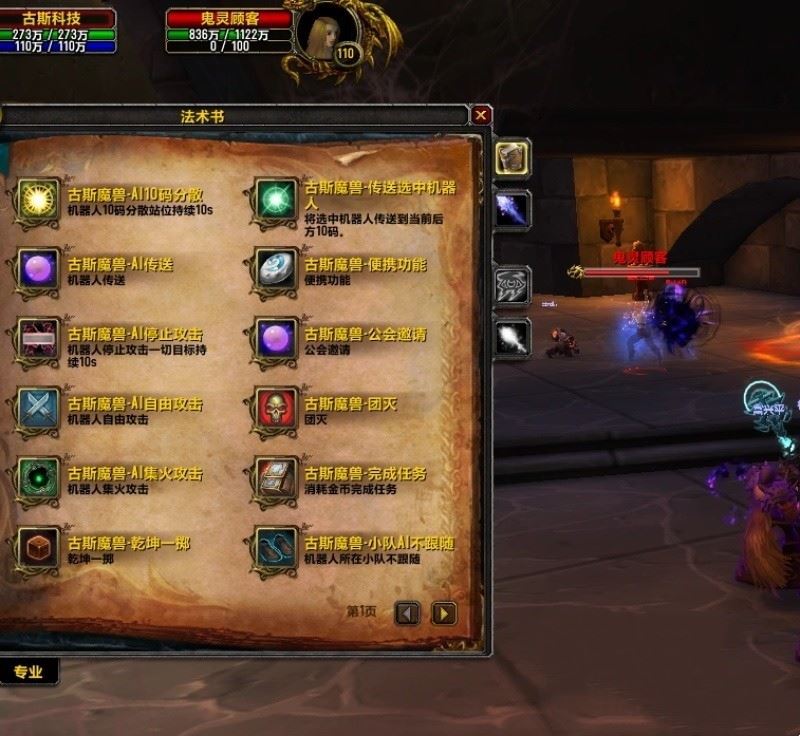Cast 古斯魔兽-AI10码分散 spell

[x=38, y=200]
